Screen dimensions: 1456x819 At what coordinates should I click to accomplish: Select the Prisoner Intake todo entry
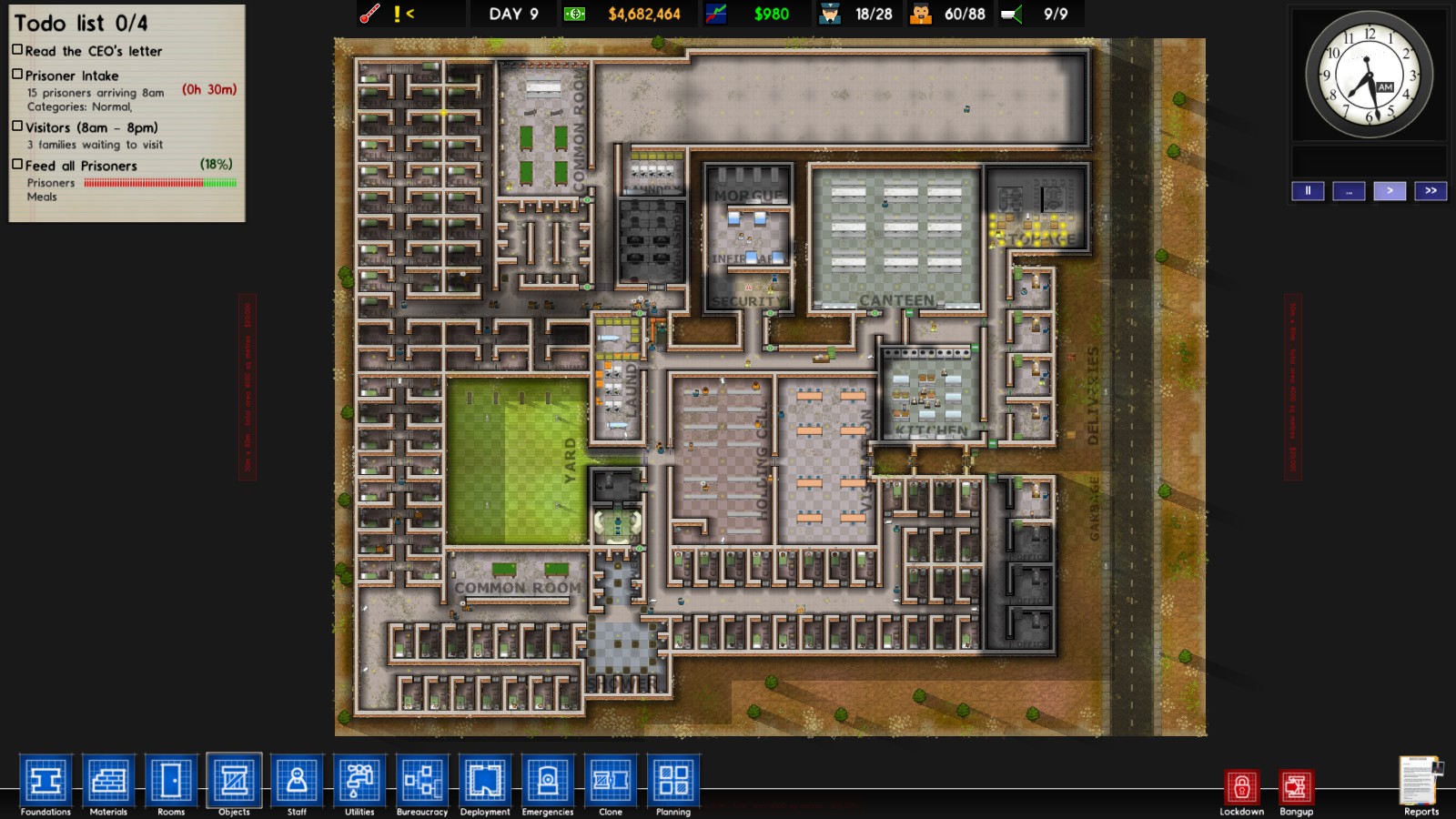pos(72,76)
